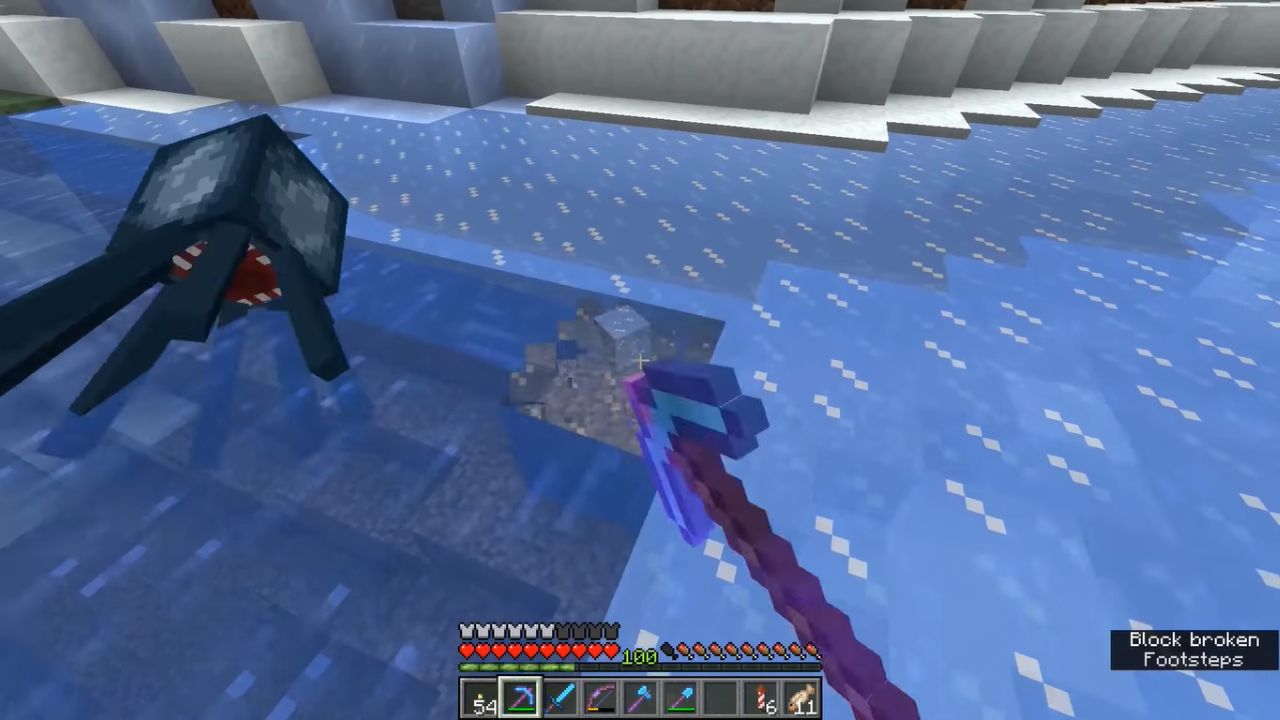Select the raw cod stack in the hotbar
Screen dimensions: 1280x720
(x=761, y=697)
